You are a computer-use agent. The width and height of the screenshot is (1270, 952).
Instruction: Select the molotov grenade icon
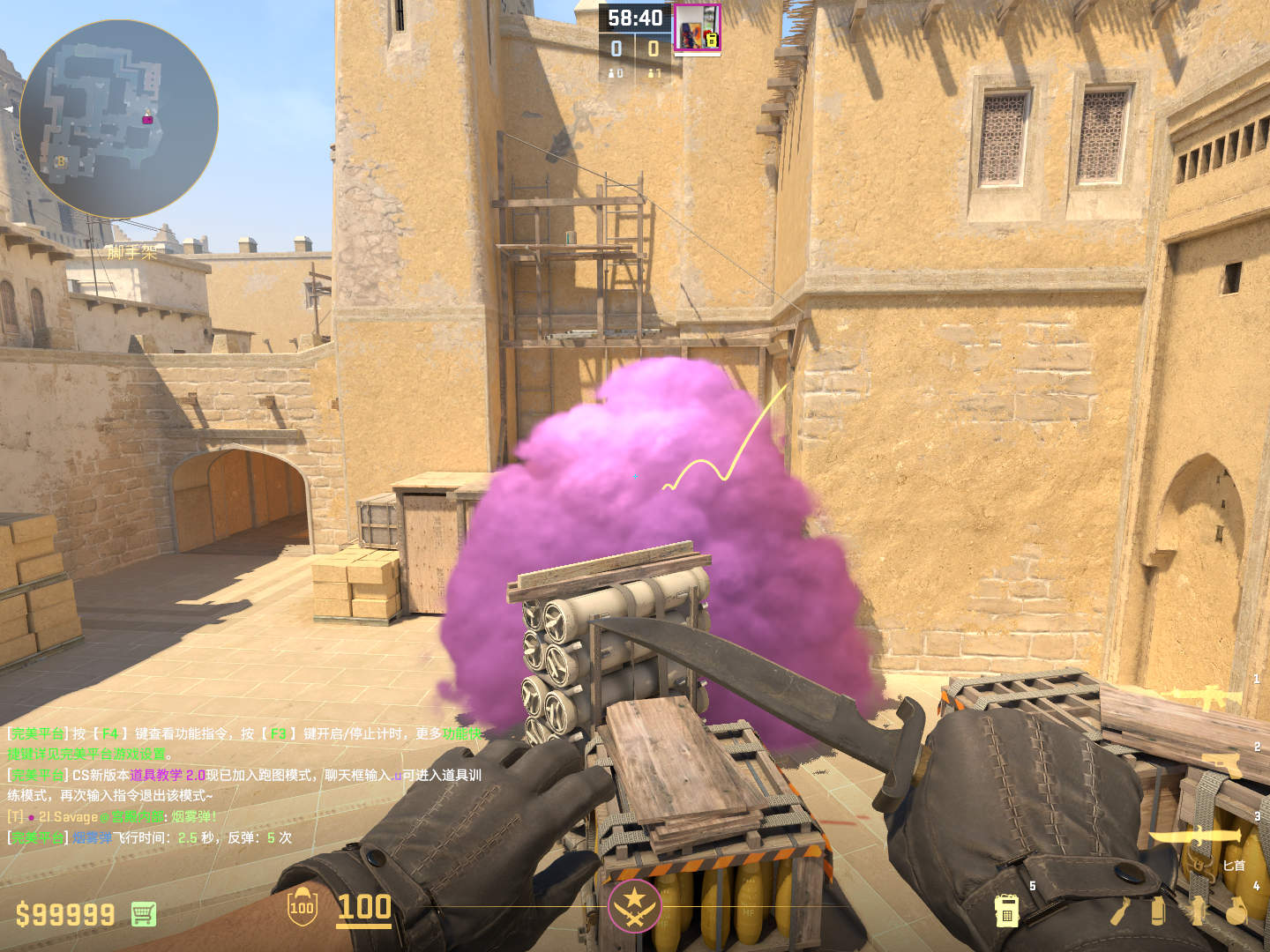coord(1121,911)
